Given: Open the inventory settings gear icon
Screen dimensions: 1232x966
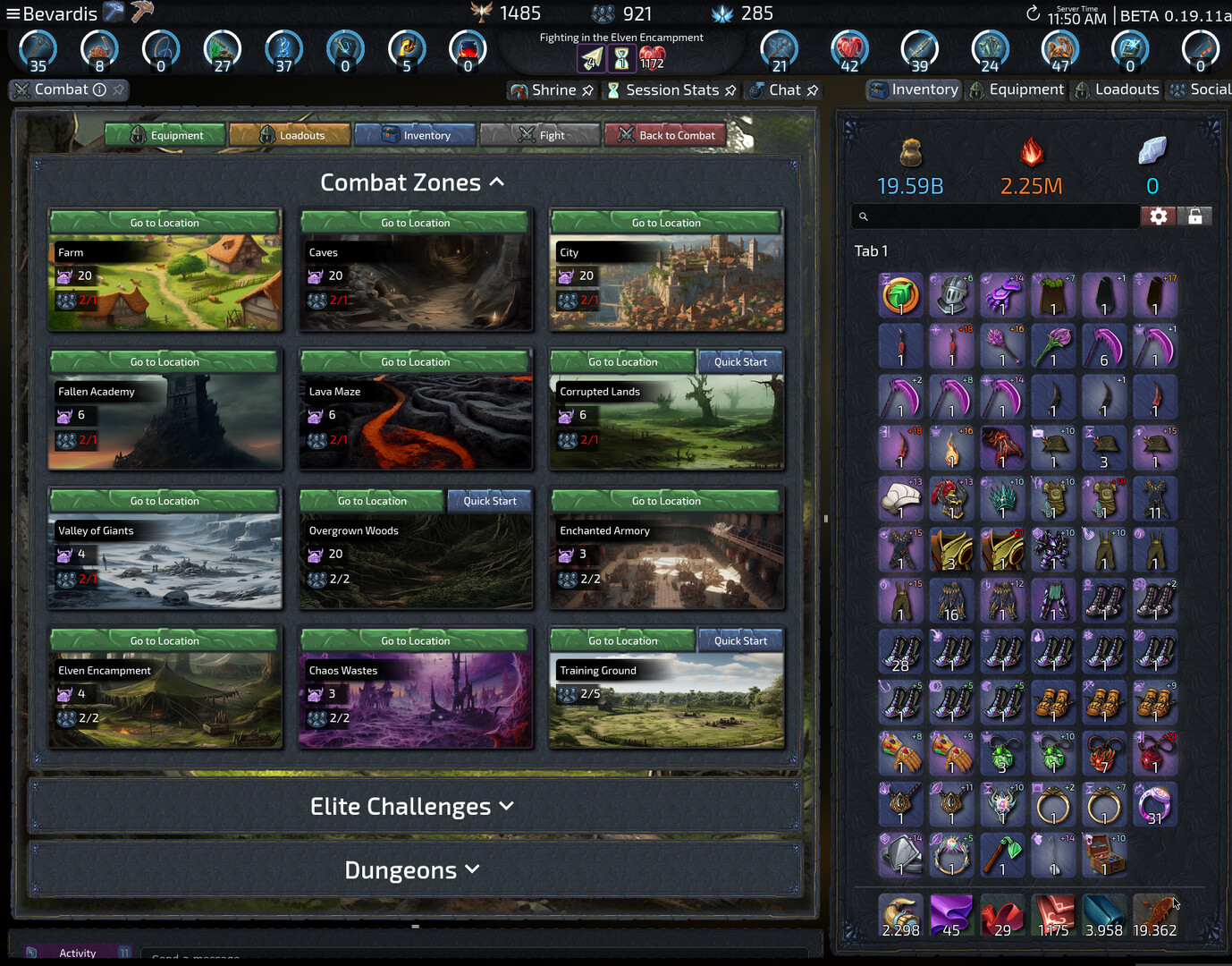Looking at the screenshot, I should [1159, 216].
